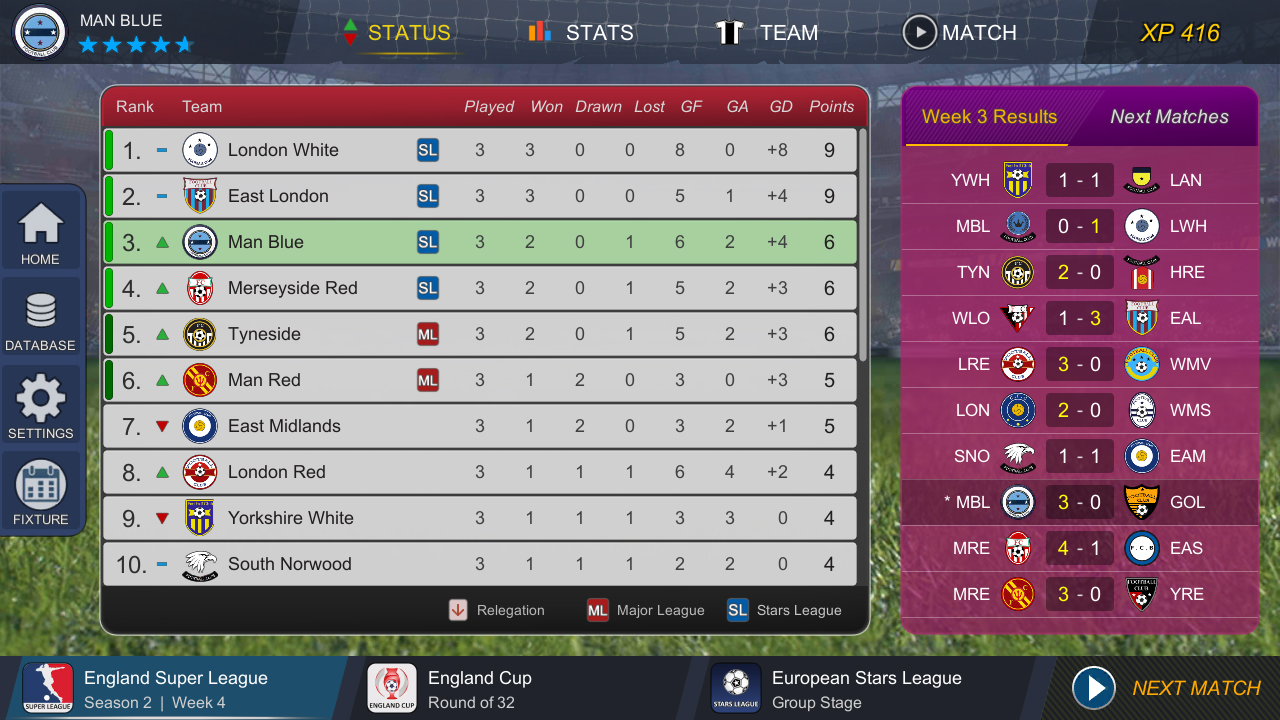
Task: Open the Next Matches panel
Action: [x=1171, y=117]
